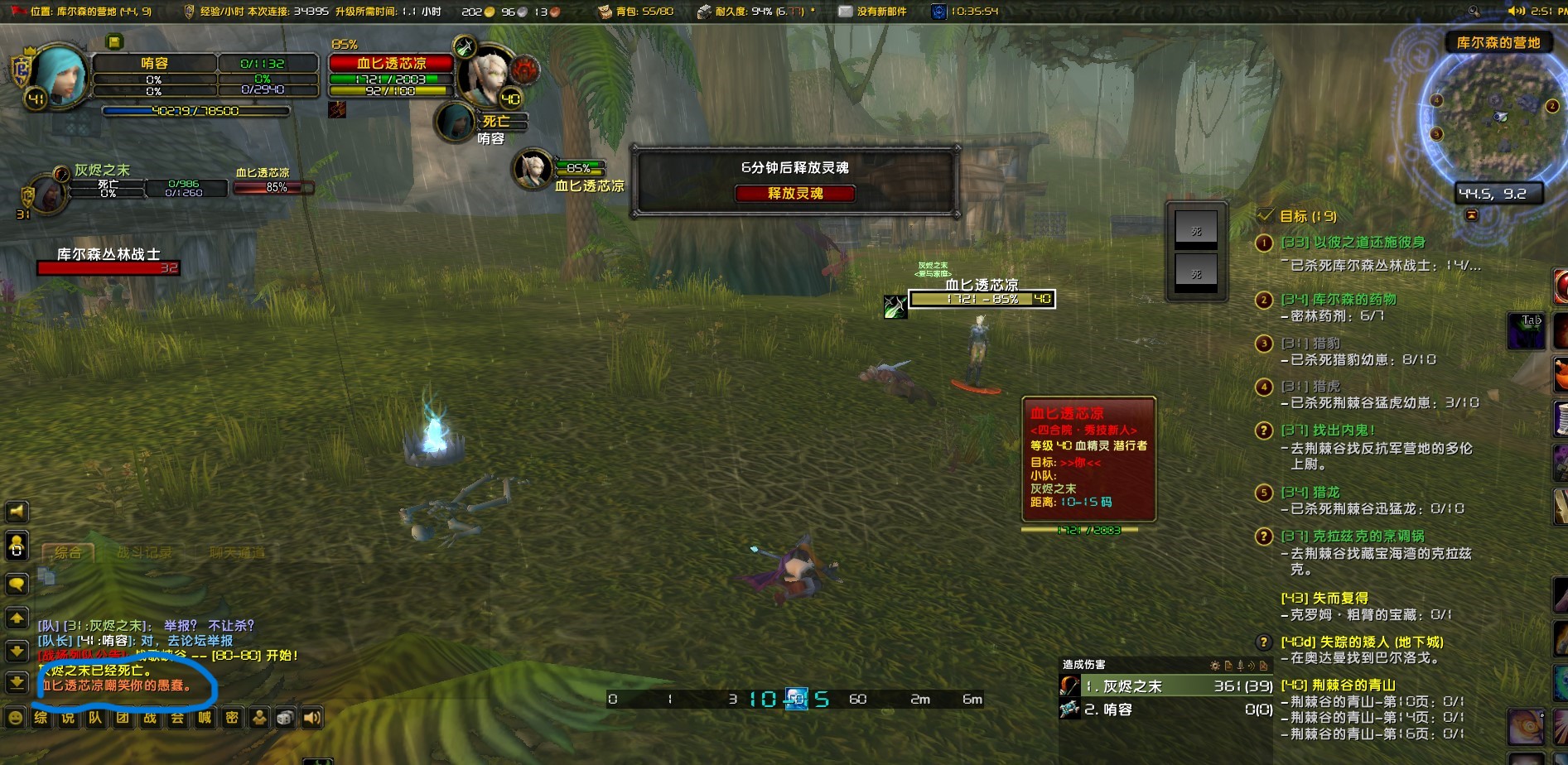Select the 喊 yell channel button
This screenshot has width=1568, height=765.
[x=205, y=718]
